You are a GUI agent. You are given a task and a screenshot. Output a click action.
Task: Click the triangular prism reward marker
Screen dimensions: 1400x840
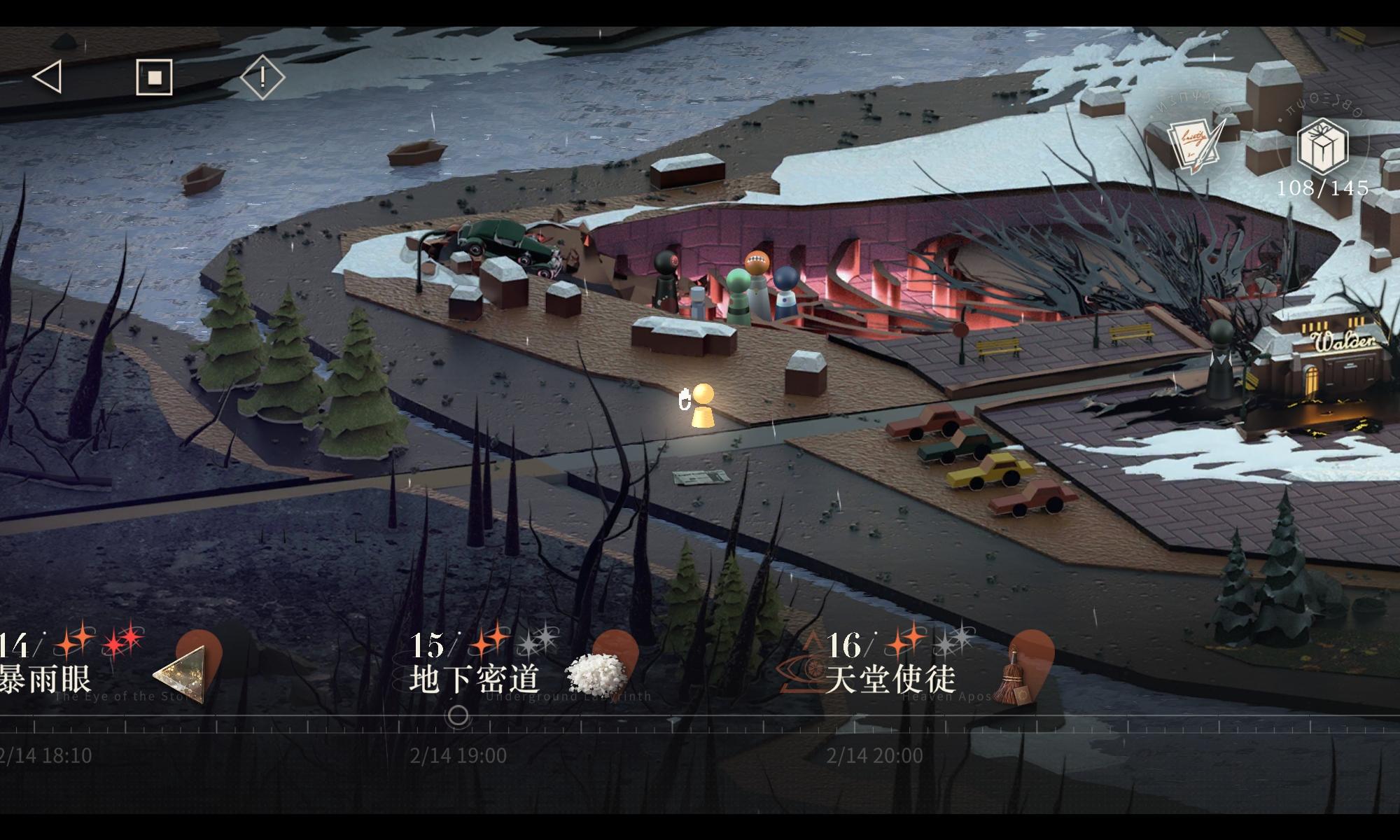(x=183, y=673)
